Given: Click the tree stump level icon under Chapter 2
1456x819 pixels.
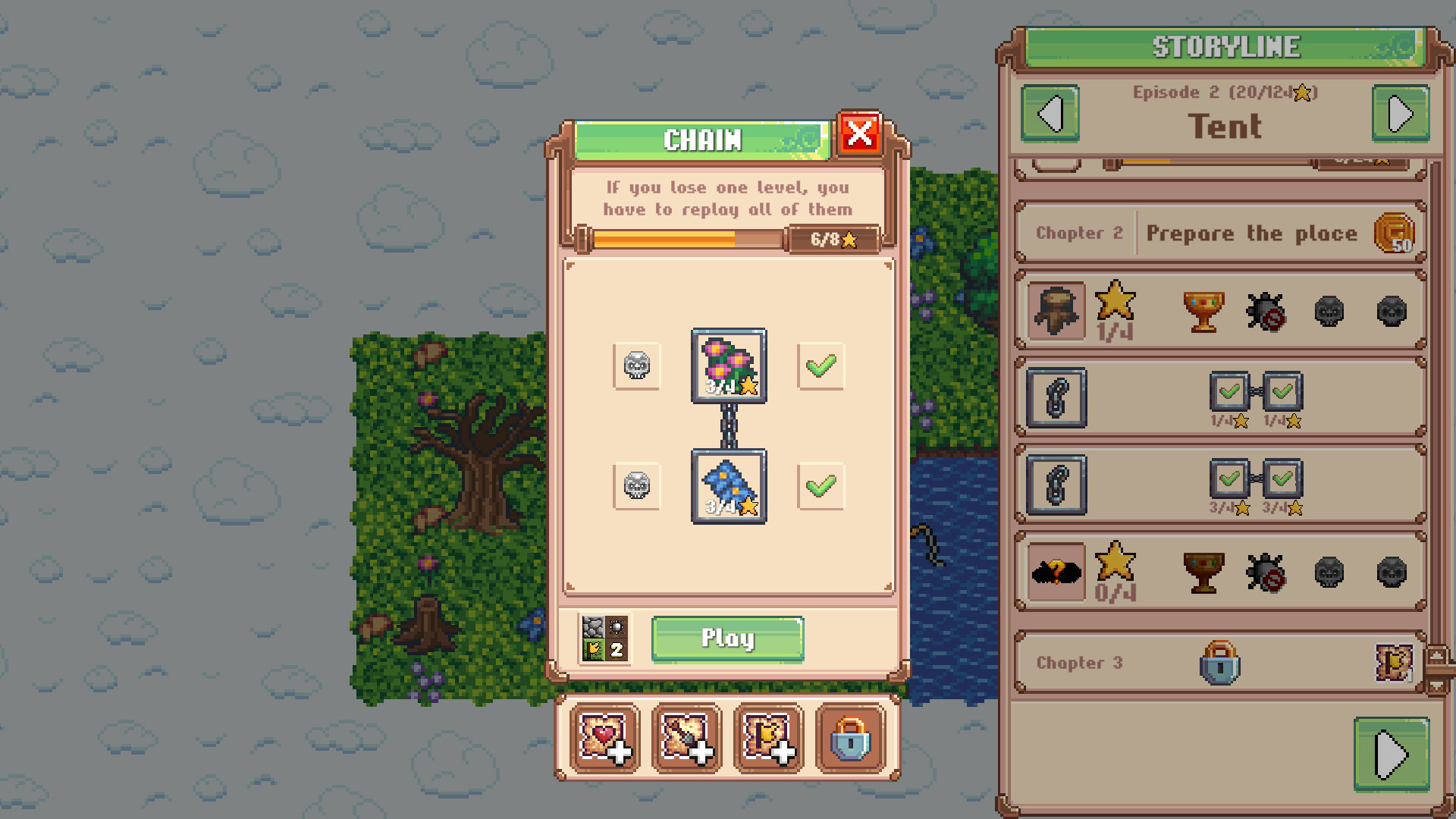Looking at the screenshot, I should pos(1056,311).
